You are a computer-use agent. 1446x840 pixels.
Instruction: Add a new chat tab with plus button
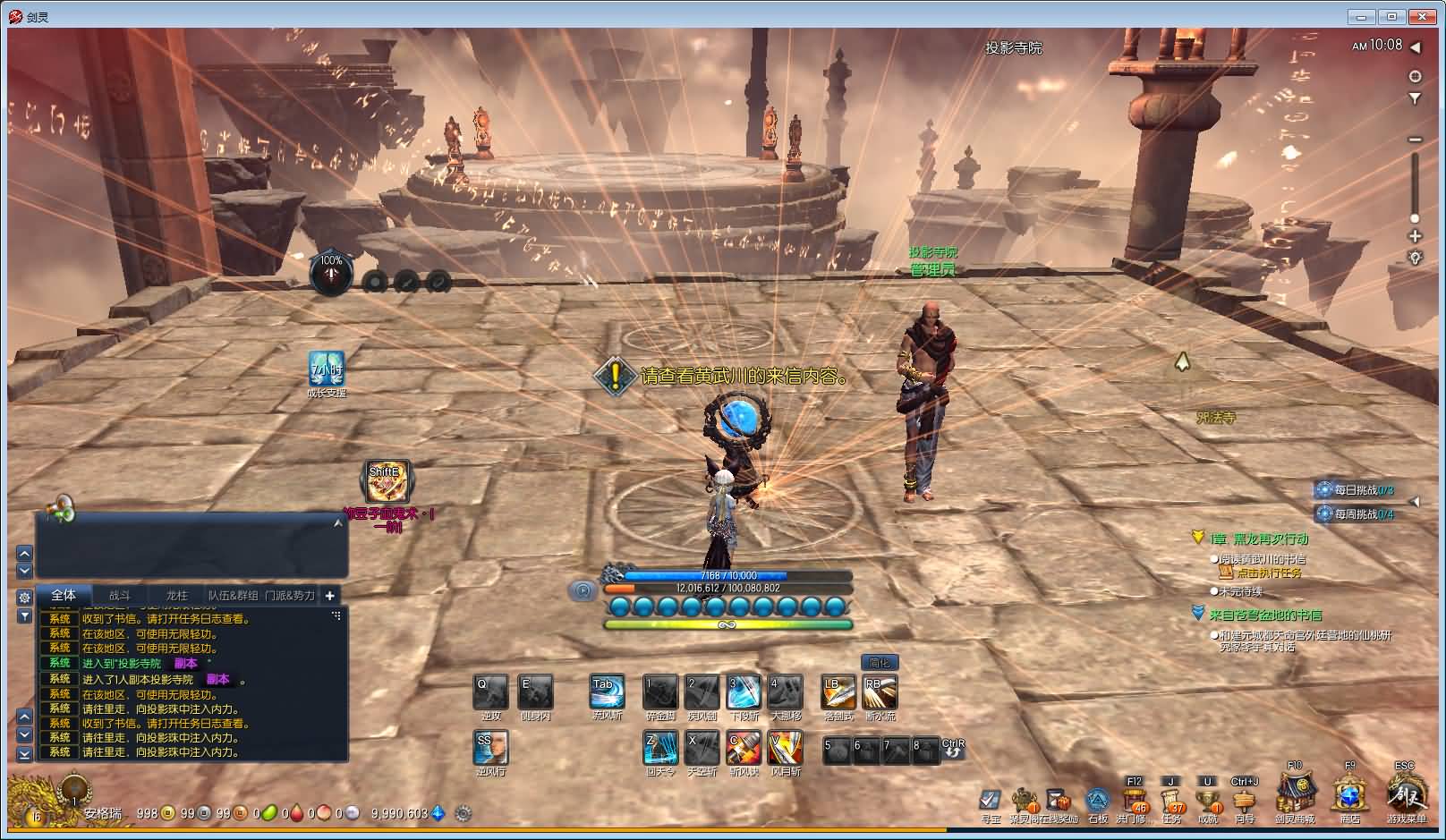point(330,595)
